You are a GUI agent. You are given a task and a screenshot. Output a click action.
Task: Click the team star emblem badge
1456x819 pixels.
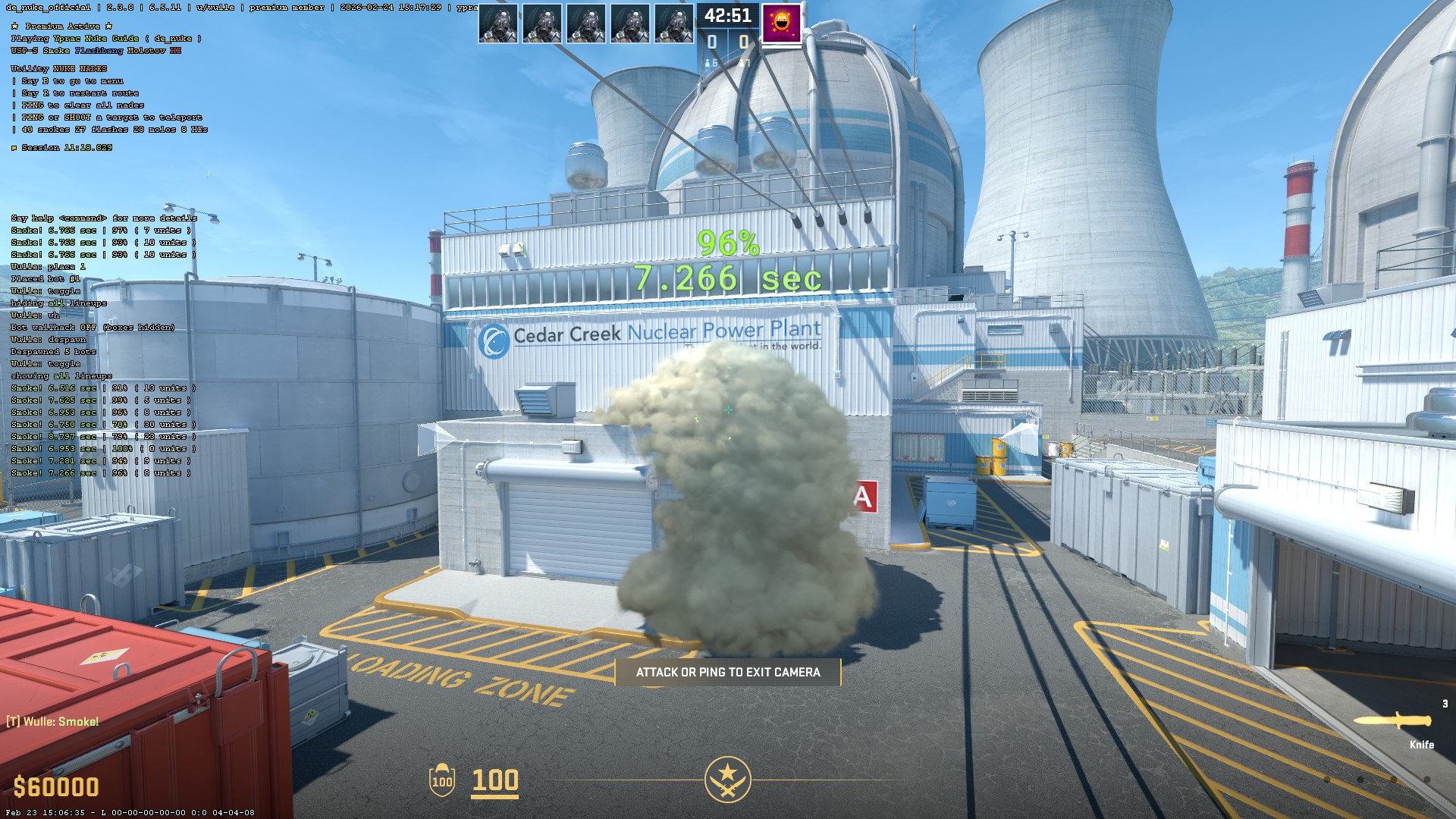727,779
